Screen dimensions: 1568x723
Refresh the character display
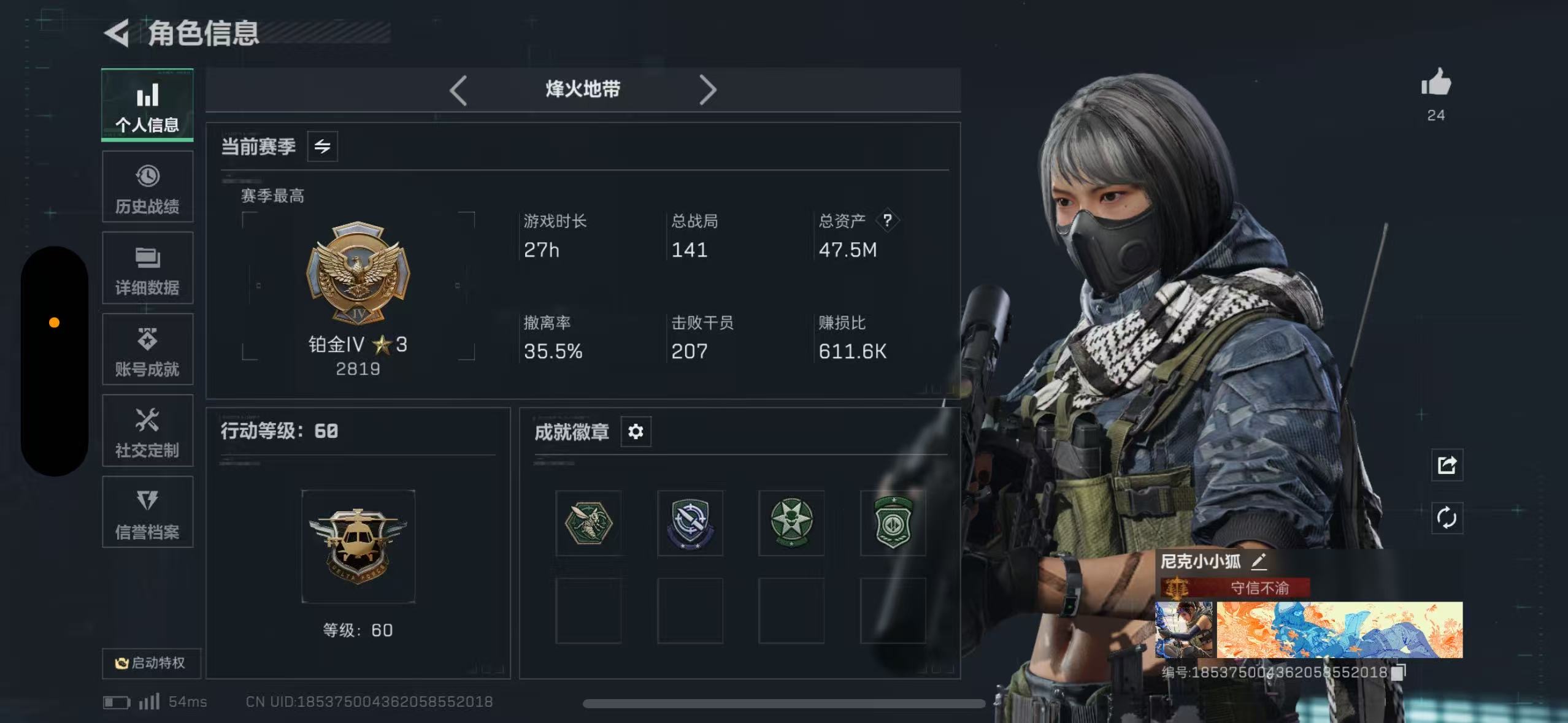point(1447,517)
